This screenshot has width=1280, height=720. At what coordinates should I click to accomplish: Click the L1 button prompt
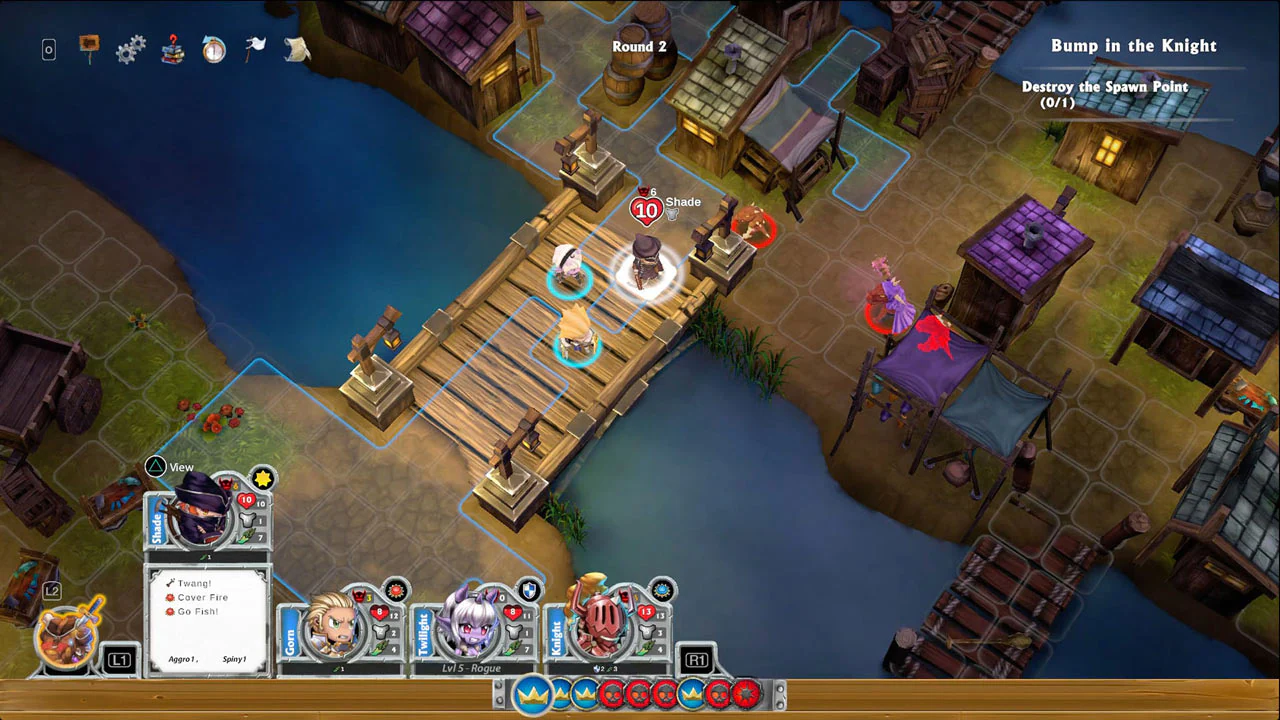[118, 661]
